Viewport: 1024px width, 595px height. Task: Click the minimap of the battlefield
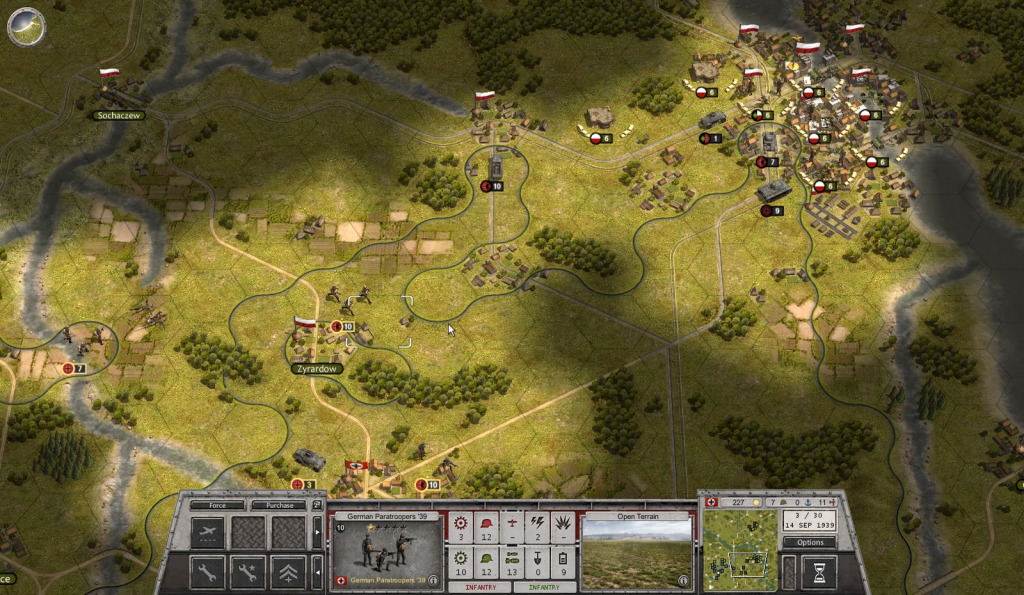[740, 550]
